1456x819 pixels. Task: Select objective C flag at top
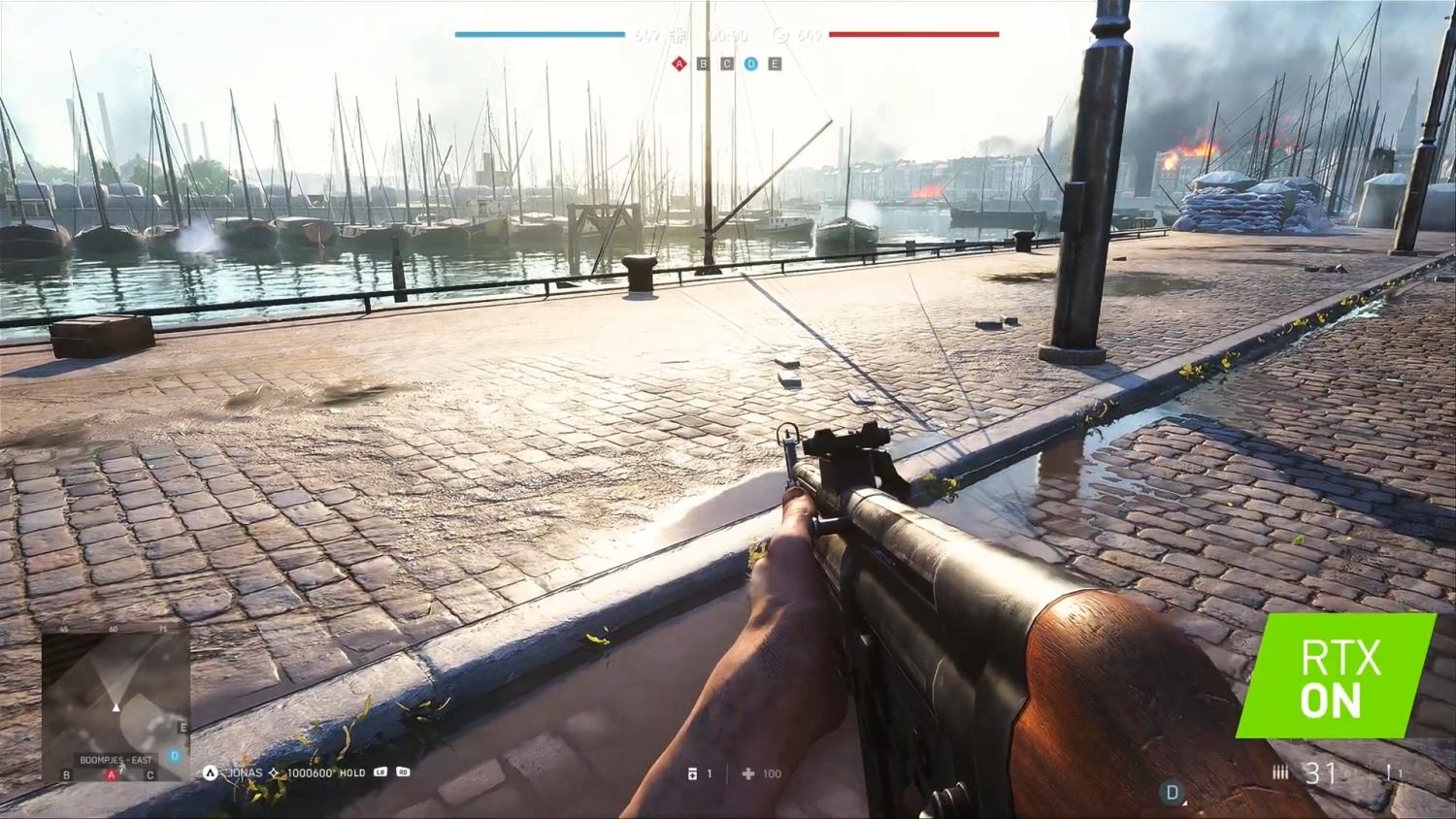(x=727, y=64)
